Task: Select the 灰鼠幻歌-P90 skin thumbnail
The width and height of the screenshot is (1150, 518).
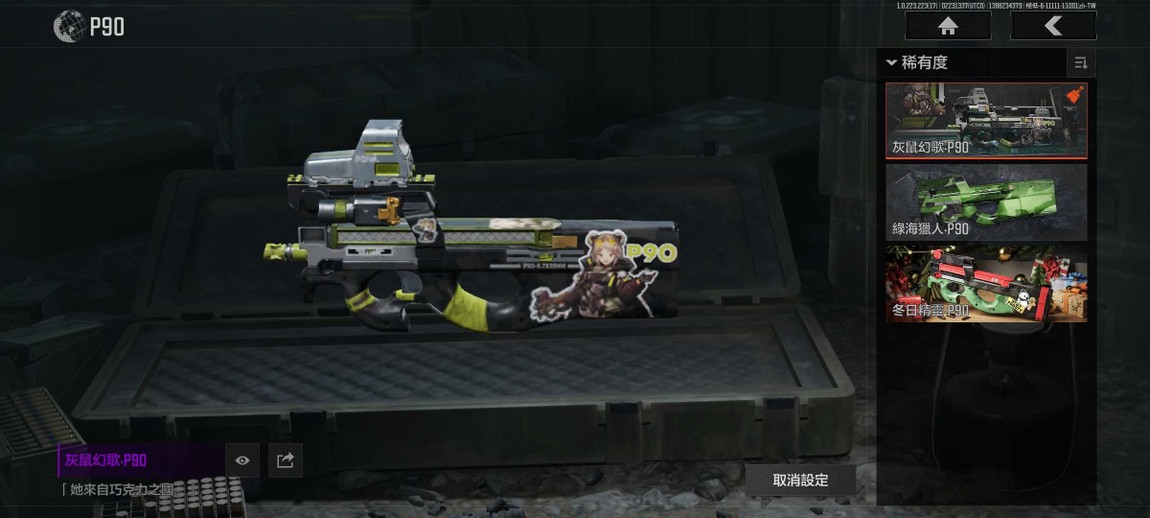Action: [x=986, y=121]
